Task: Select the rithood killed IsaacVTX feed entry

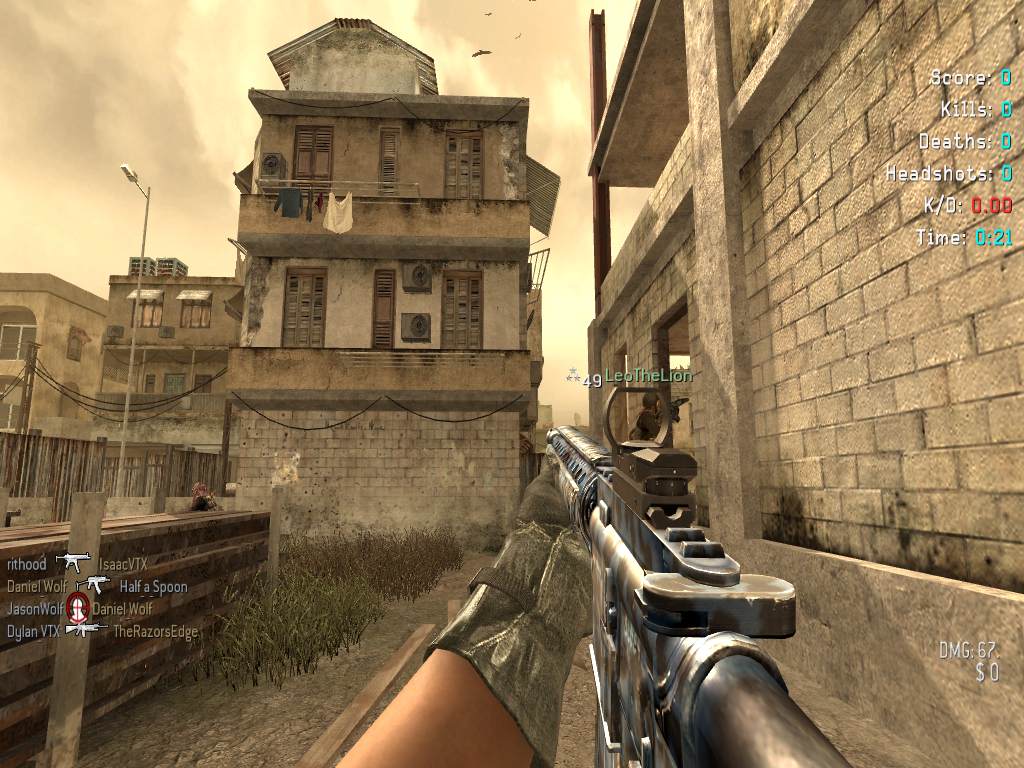Action: click(77, 564)
